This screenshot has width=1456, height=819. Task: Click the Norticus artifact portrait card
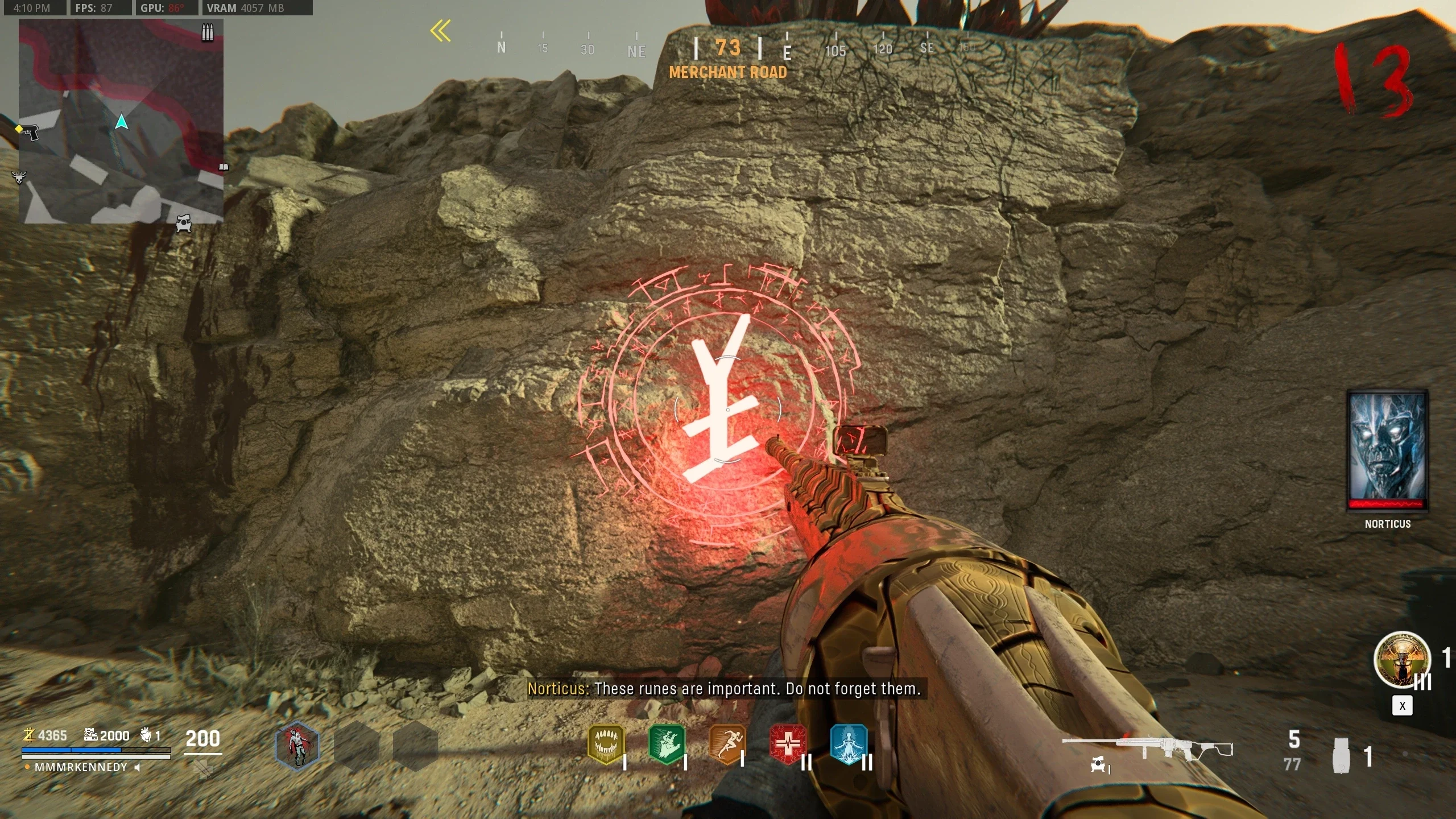click(1388, 450)
